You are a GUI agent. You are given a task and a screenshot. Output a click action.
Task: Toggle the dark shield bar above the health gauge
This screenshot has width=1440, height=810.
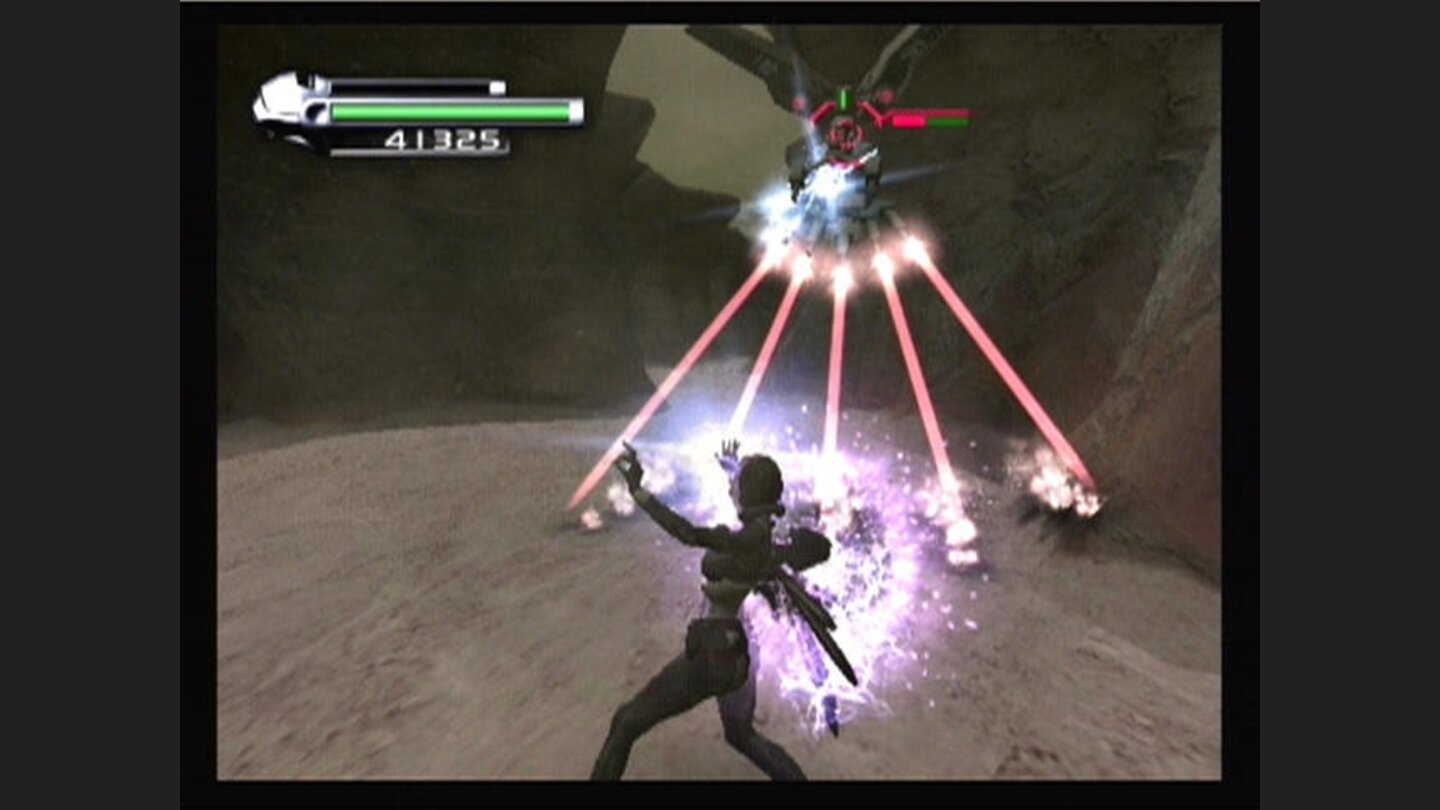pyautogui.click(x=408, y=84)
